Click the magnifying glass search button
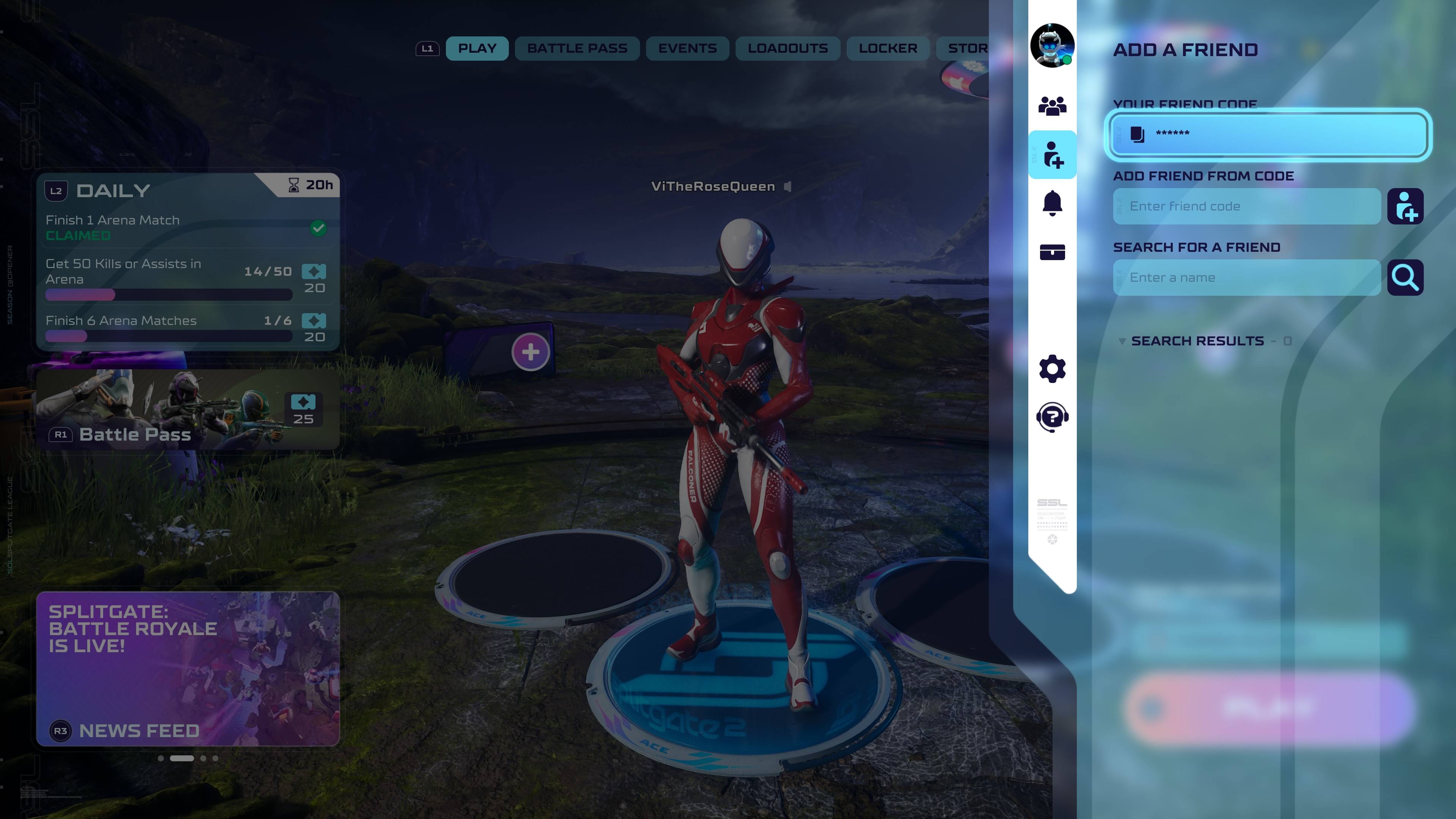Image resolution: width=1456 pixels, height=819 pixels. pos(1405,278)
